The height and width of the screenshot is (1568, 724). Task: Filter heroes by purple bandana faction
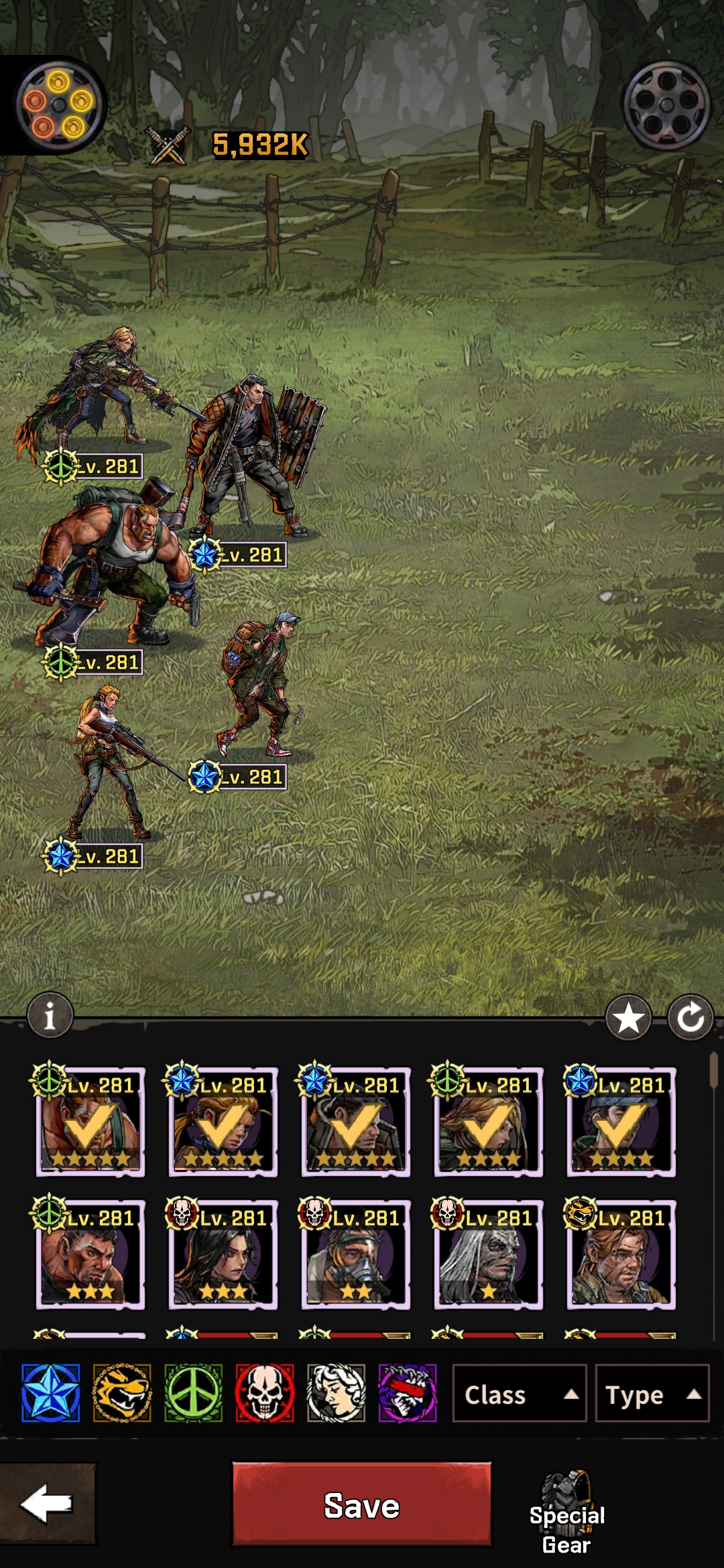[x=408, y=1394]
